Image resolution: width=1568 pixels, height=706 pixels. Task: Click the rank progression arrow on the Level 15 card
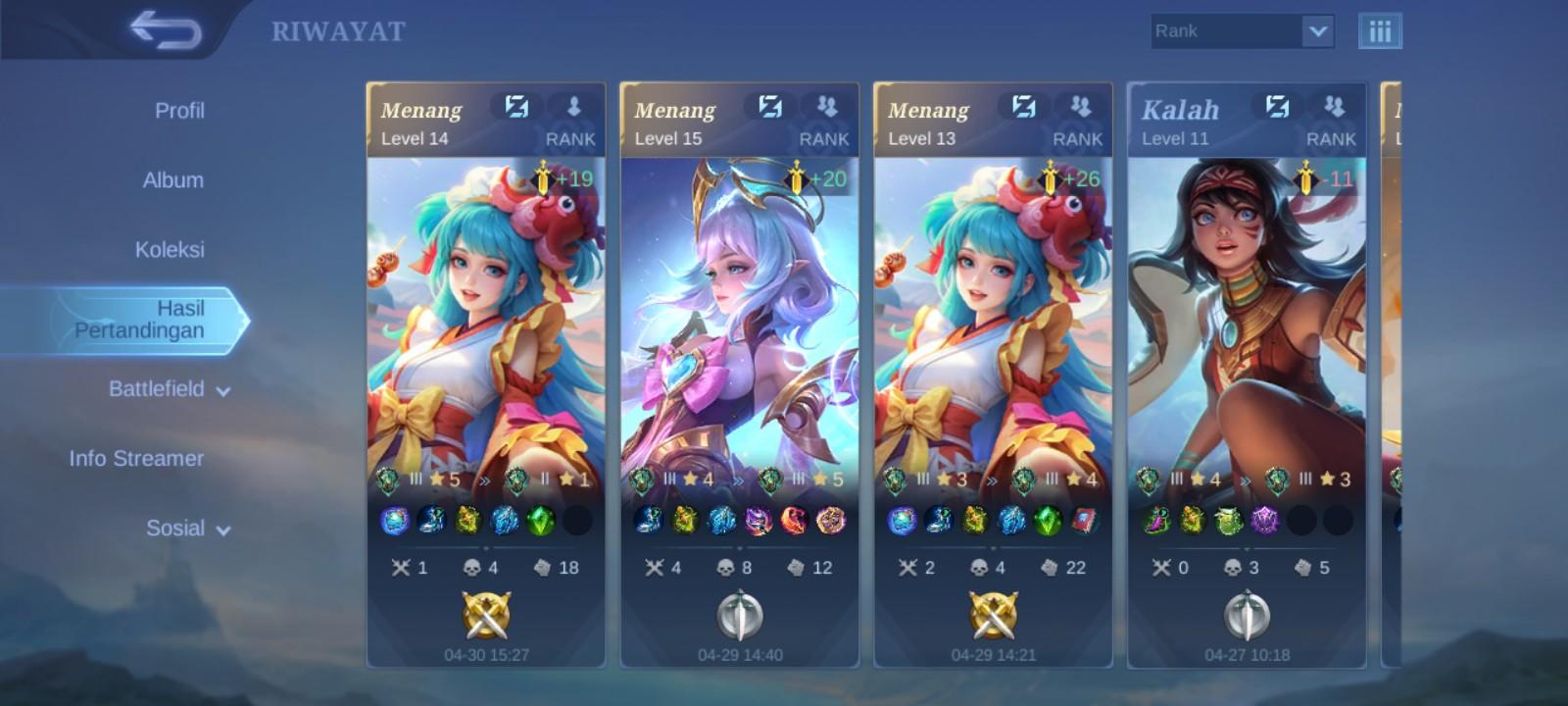tap(740, 480)
